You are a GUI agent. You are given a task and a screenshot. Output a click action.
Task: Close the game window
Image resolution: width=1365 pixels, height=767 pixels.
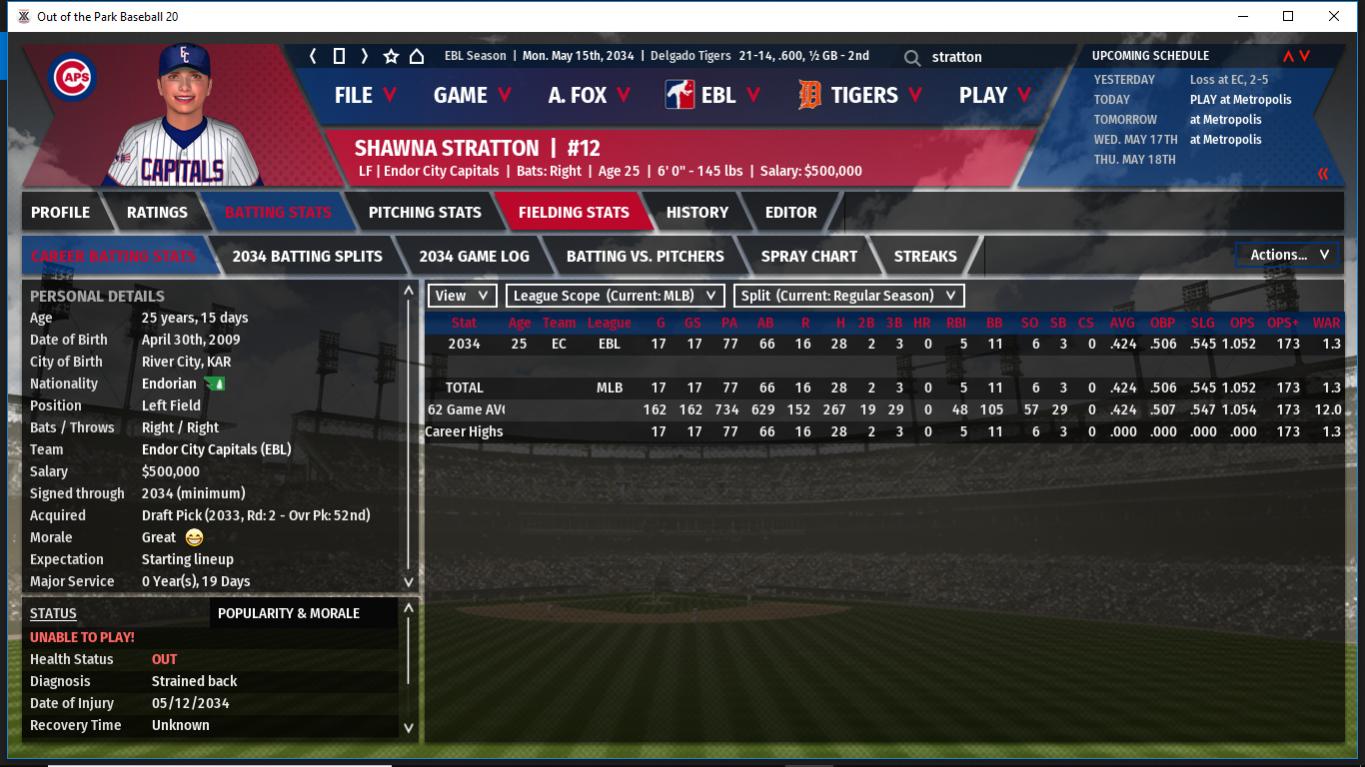click(x=1334, y=16)
